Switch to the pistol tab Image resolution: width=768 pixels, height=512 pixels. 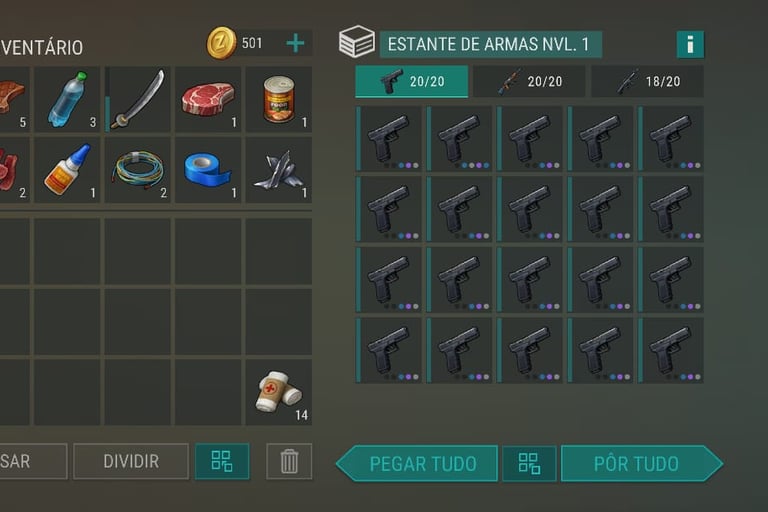(411, 81)
